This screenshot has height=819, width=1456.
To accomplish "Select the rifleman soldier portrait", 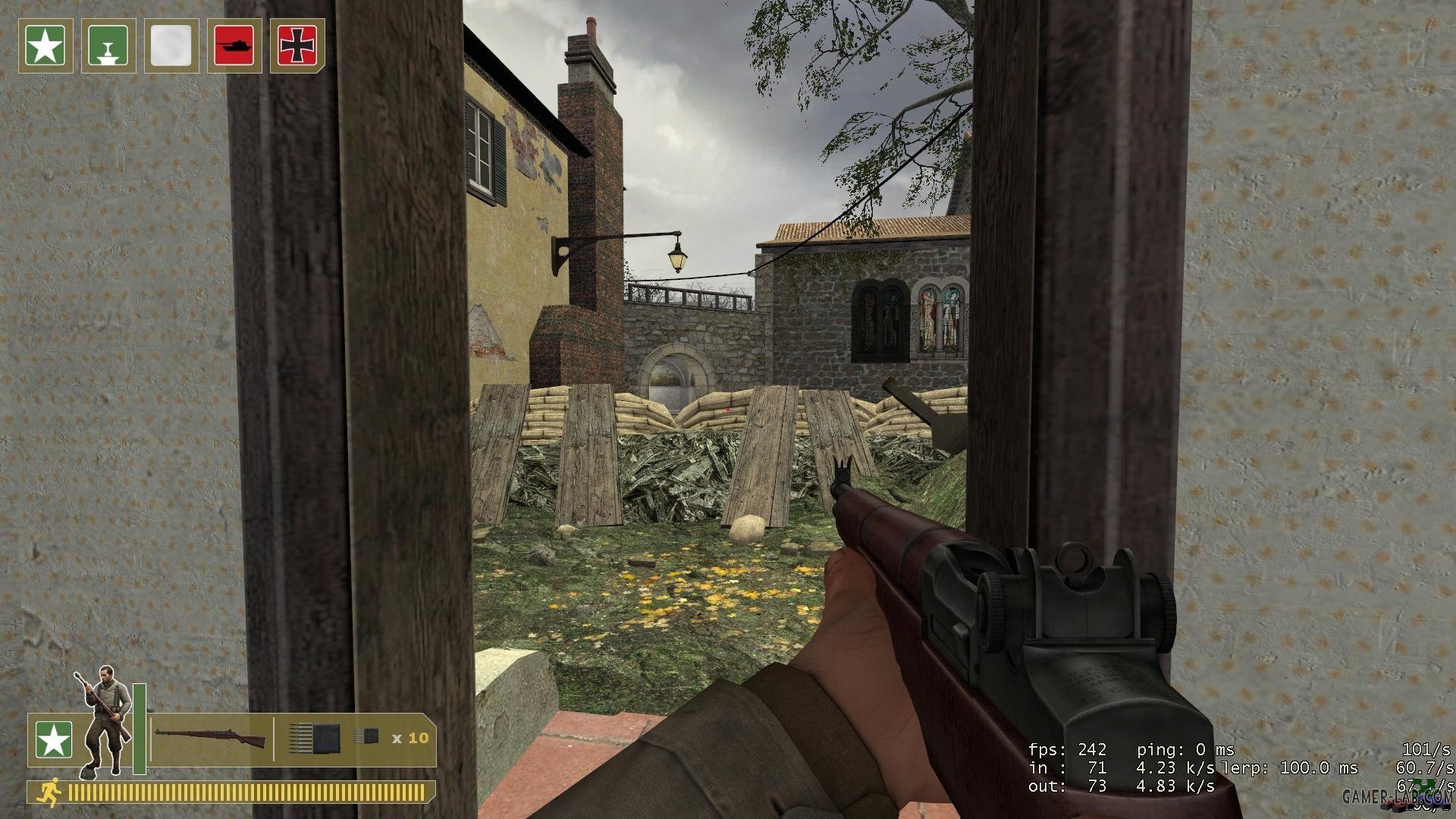I will 104,720.
